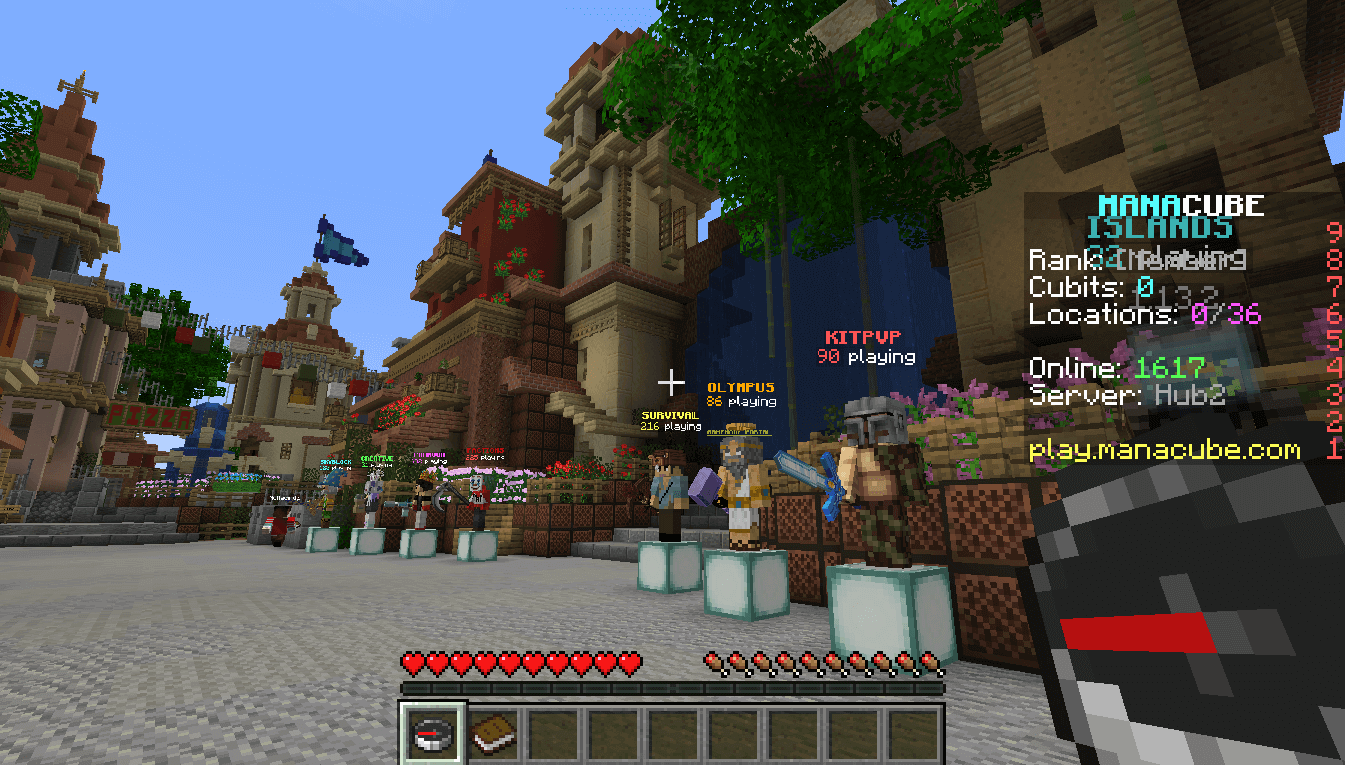Select the book hotbar slot

[x=493, y=735]
